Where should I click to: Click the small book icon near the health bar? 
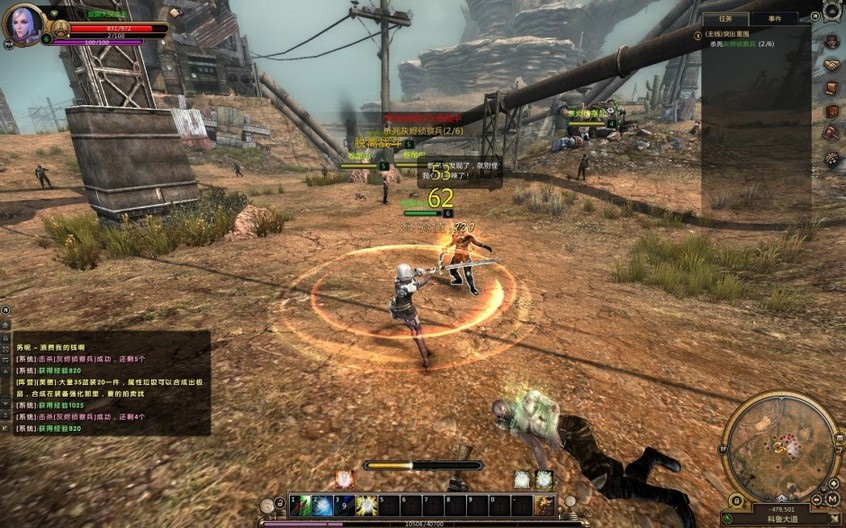coord(174,13)
